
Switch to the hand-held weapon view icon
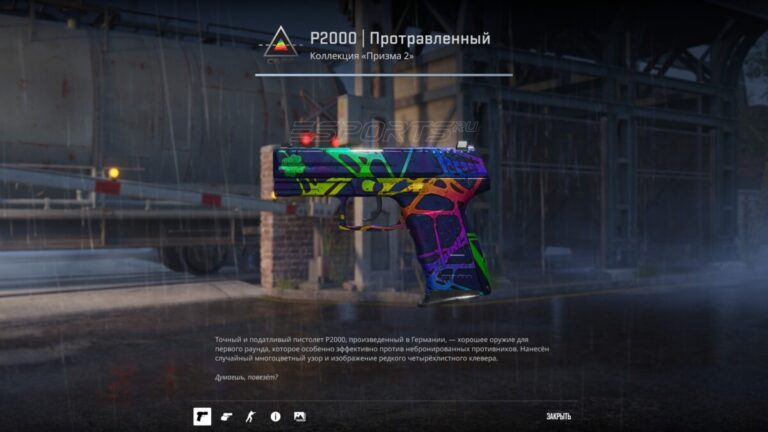pyautogui.click(x=226, y=416)
